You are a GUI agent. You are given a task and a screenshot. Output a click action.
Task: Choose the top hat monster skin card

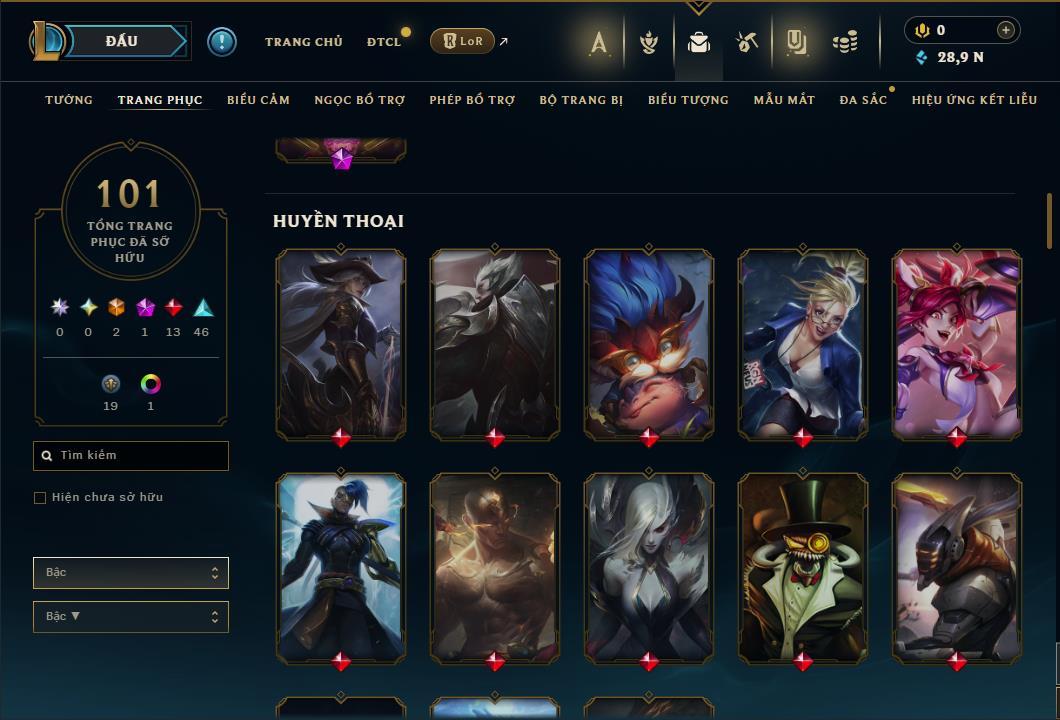[803, 567]
